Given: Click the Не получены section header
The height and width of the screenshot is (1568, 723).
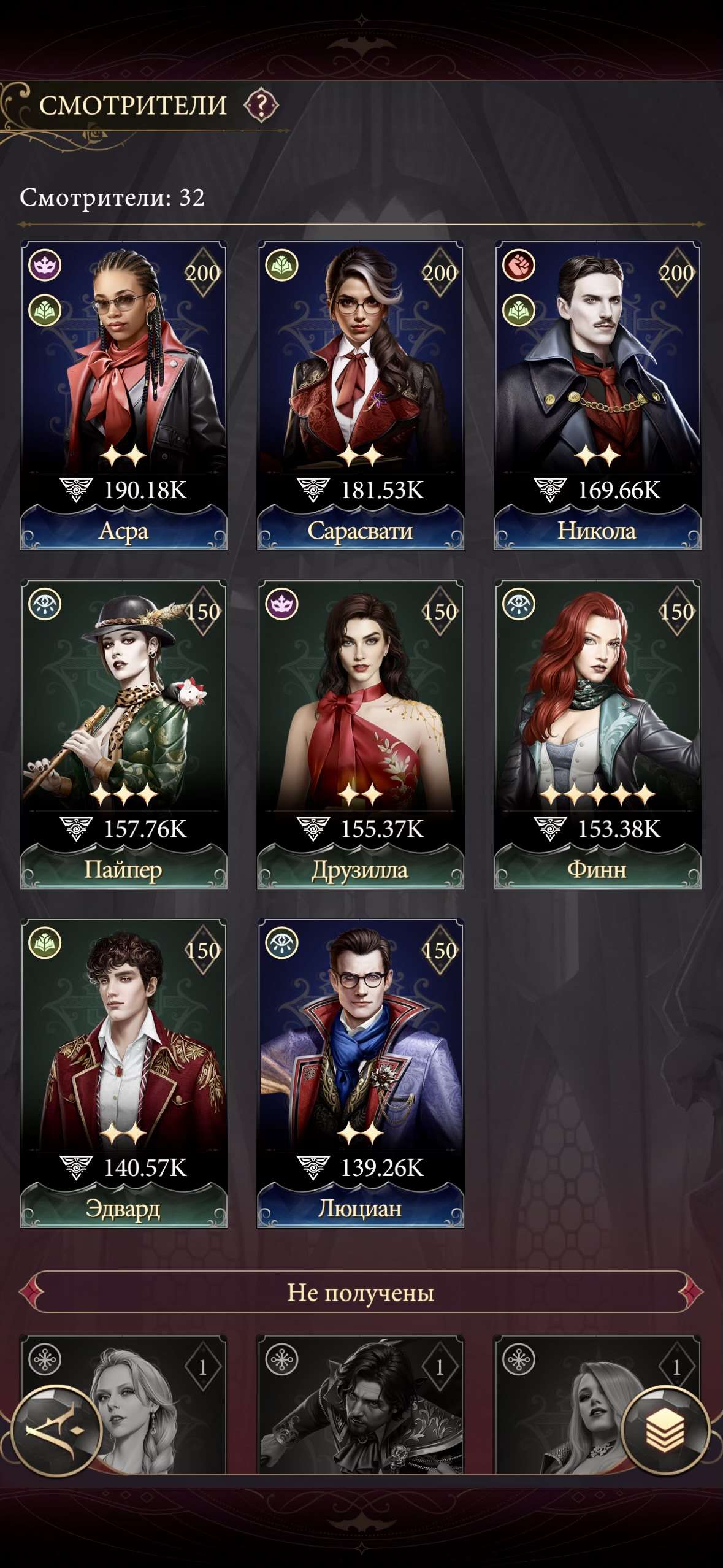Looking at the screenshot, I should coord(361,1293).
